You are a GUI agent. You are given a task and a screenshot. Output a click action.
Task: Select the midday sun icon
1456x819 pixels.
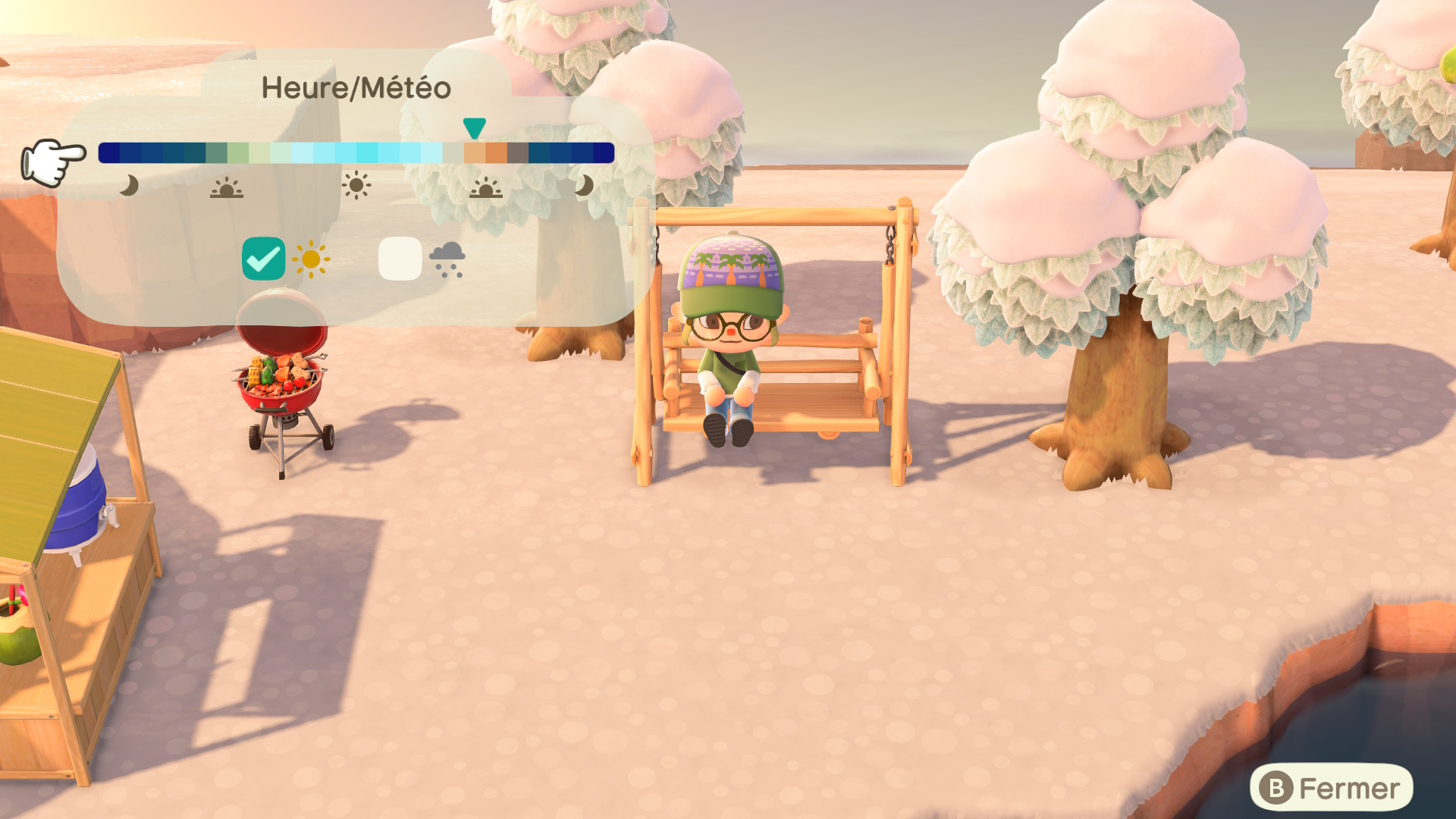(356, 184)
